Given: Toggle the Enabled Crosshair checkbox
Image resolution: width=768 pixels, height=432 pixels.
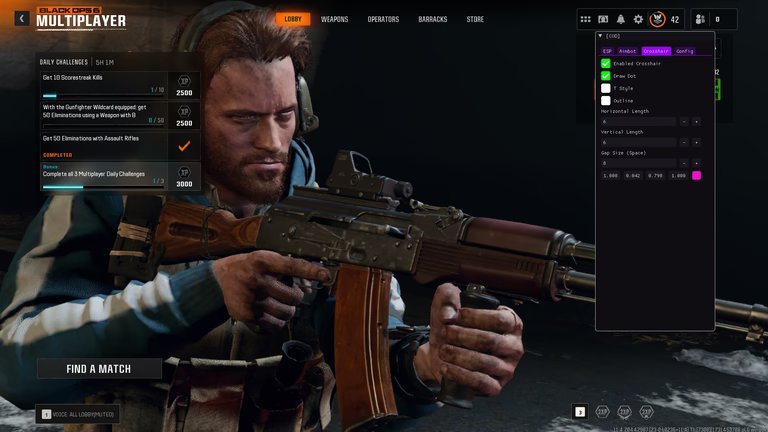Looking at the screenshot, I should [x=606, y=63].
